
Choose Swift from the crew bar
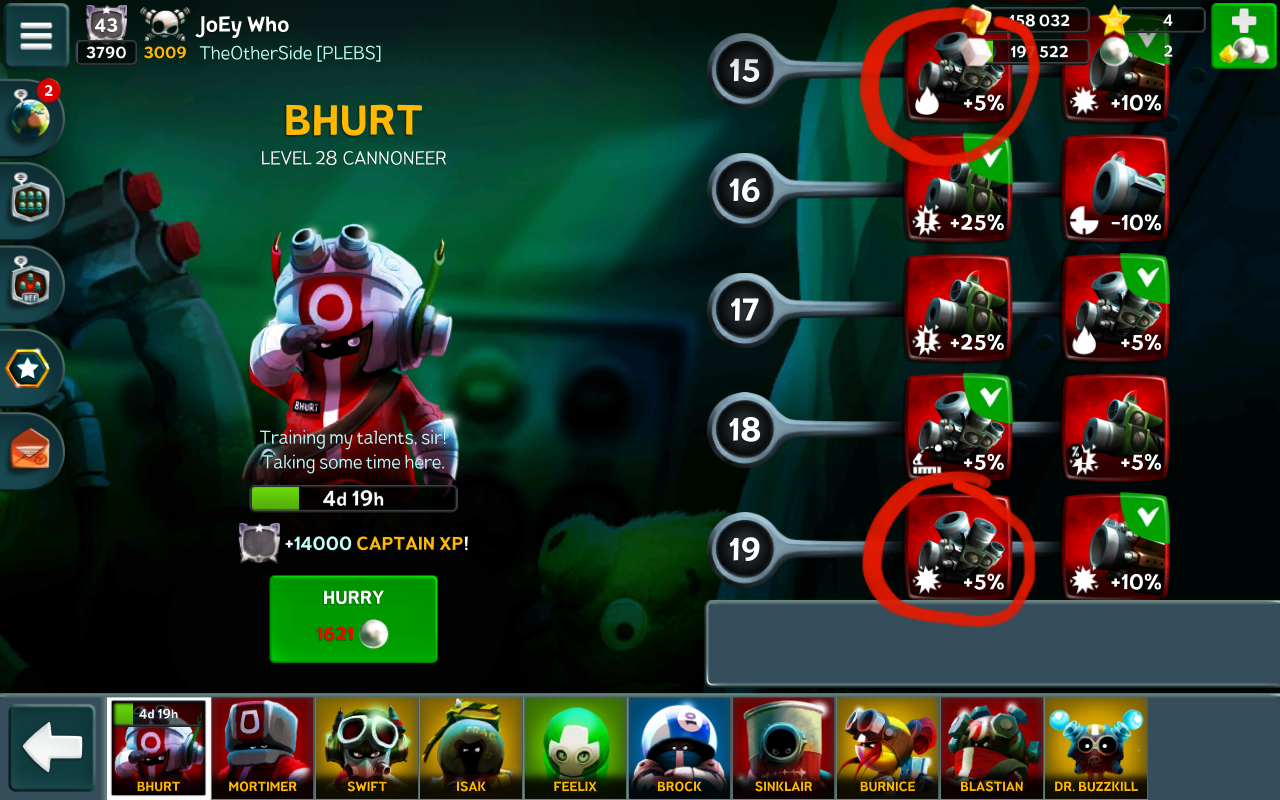[x=367, y=747]
